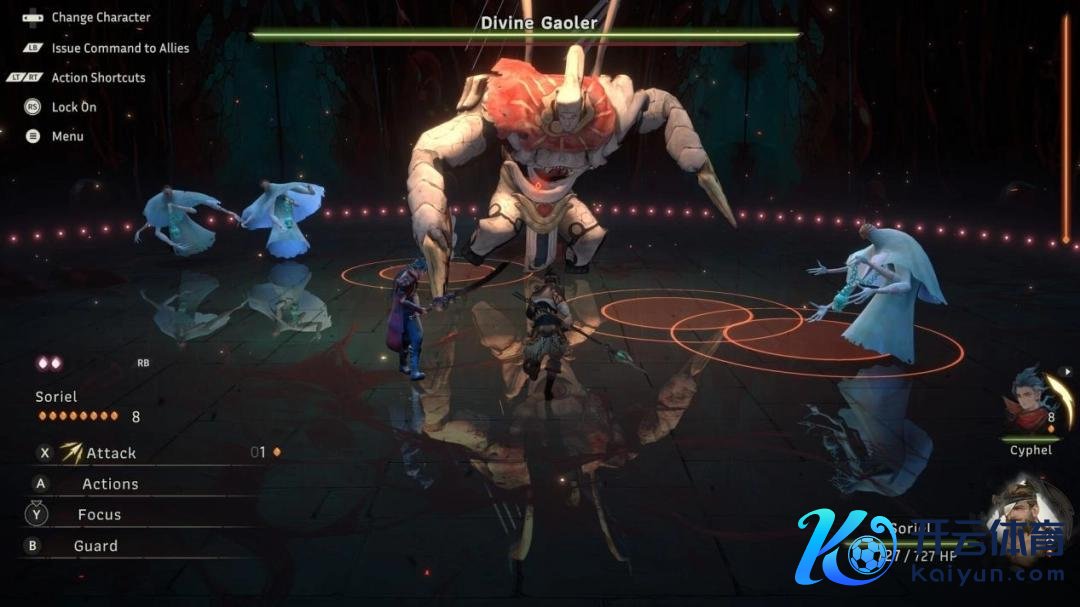Select the Attack command
Screen dimensions: 1080x607
pyautogui.click(x=110, y=453)
